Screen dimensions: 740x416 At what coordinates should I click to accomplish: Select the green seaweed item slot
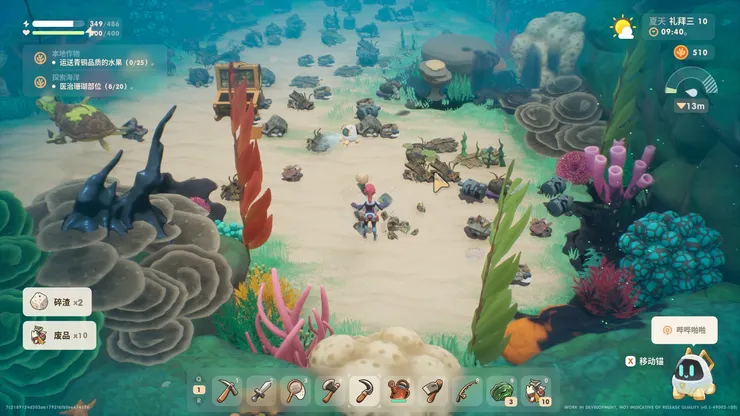(x=501, y=389)
